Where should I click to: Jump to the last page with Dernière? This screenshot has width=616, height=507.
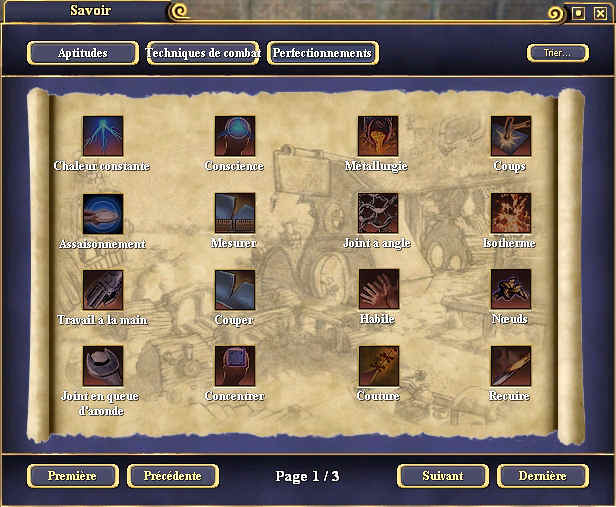click(543, 476)
